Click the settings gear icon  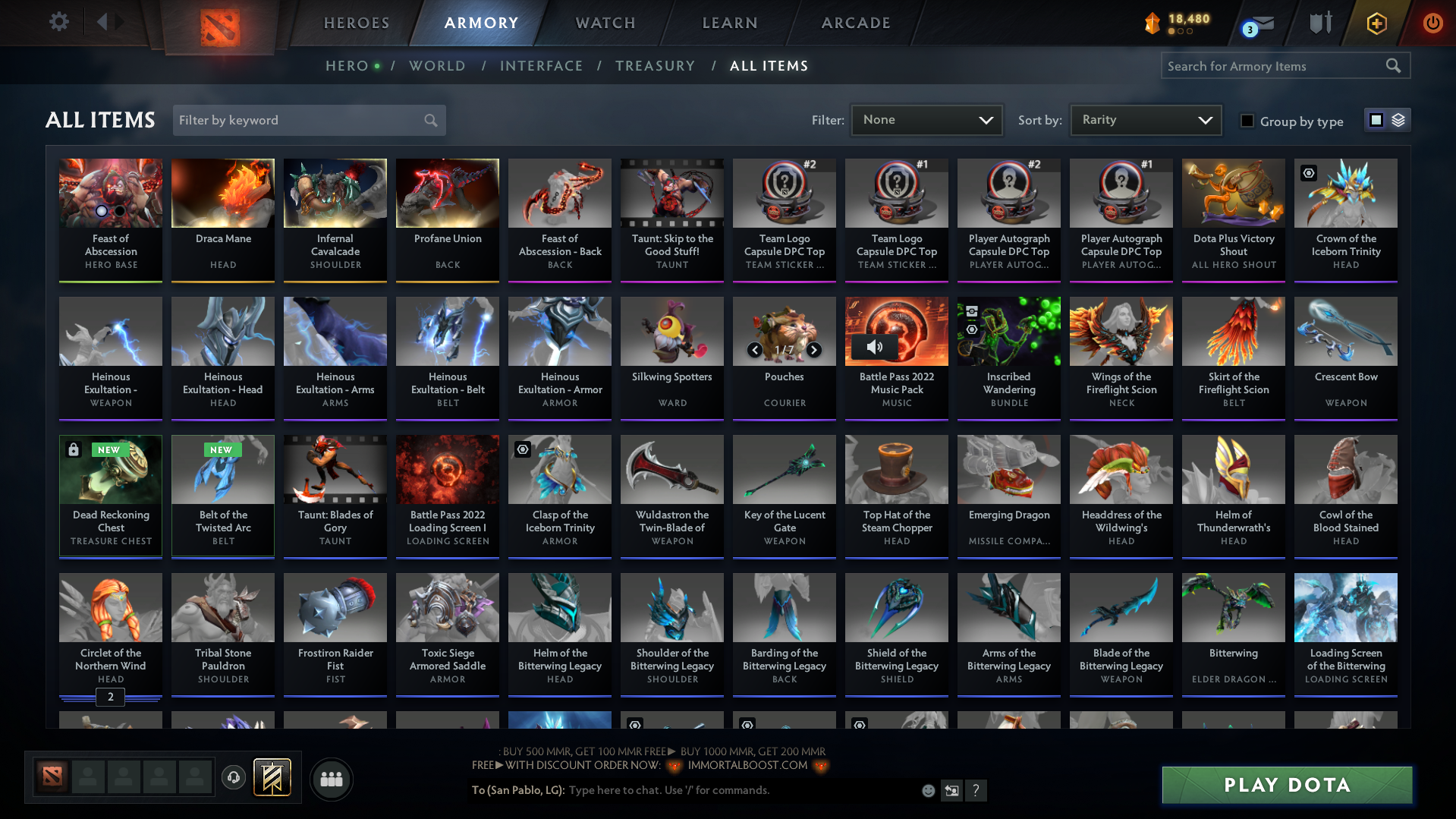[59, 22]
